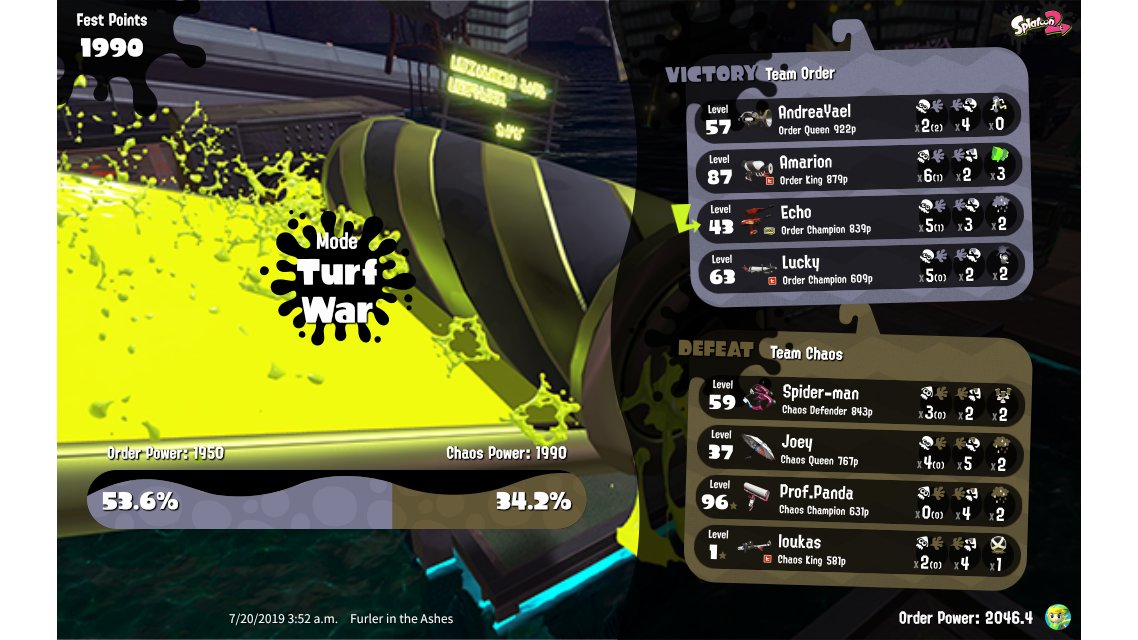Choose Prof.Panda's result row
Viewport: 1138px width, 640px height.
click(860, 499)
